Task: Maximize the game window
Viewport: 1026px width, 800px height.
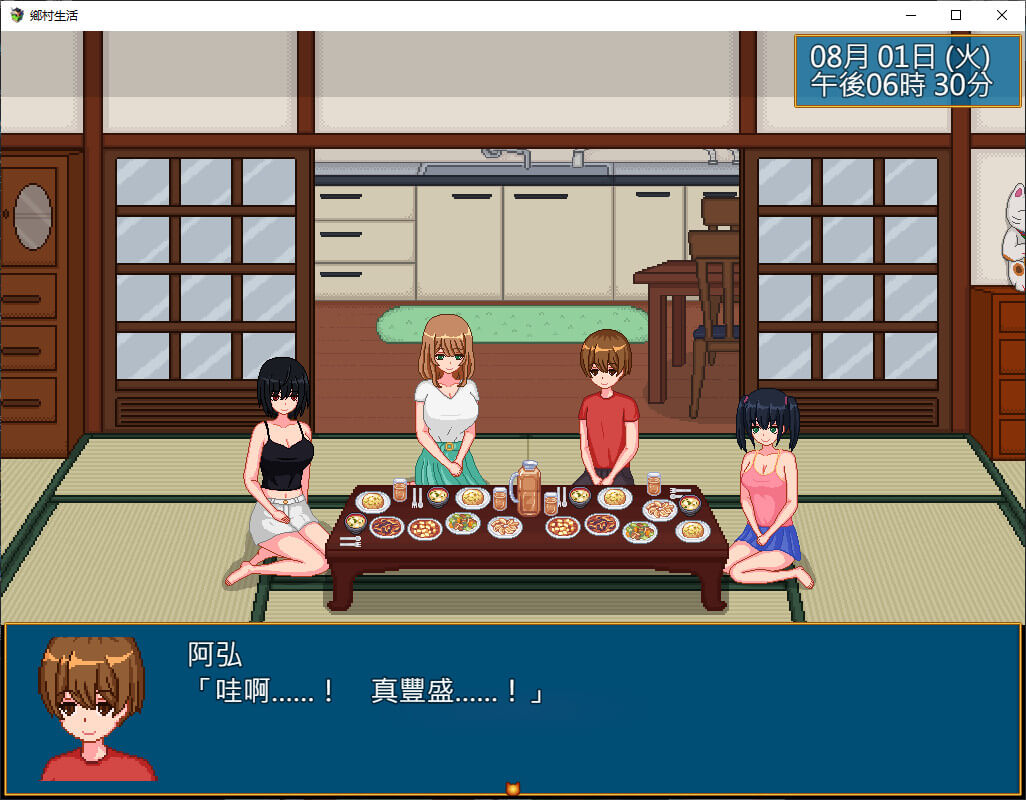Action: pos(956,15)
